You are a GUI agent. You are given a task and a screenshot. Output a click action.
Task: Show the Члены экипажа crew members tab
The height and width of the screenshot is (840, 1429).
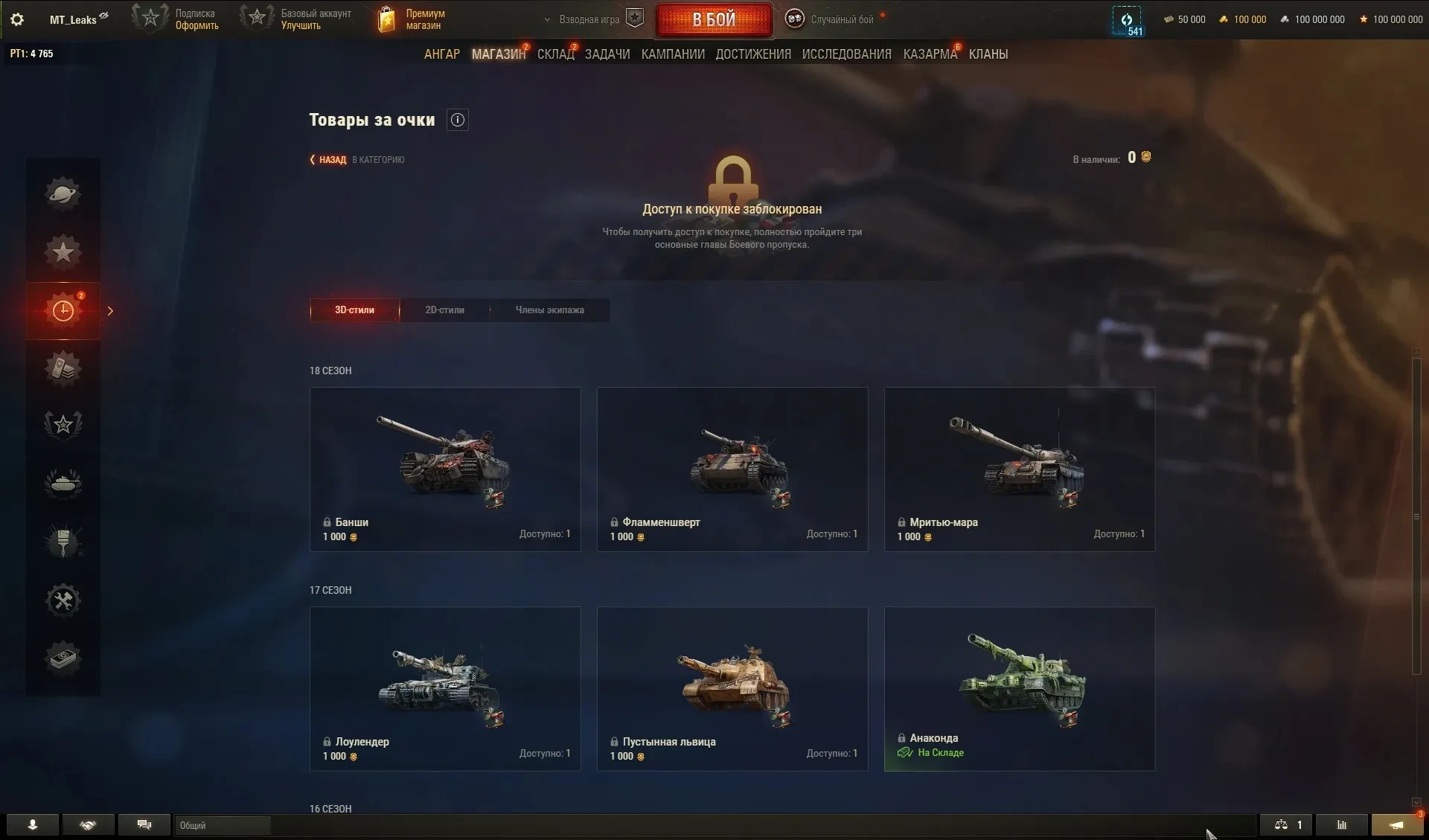549,310
